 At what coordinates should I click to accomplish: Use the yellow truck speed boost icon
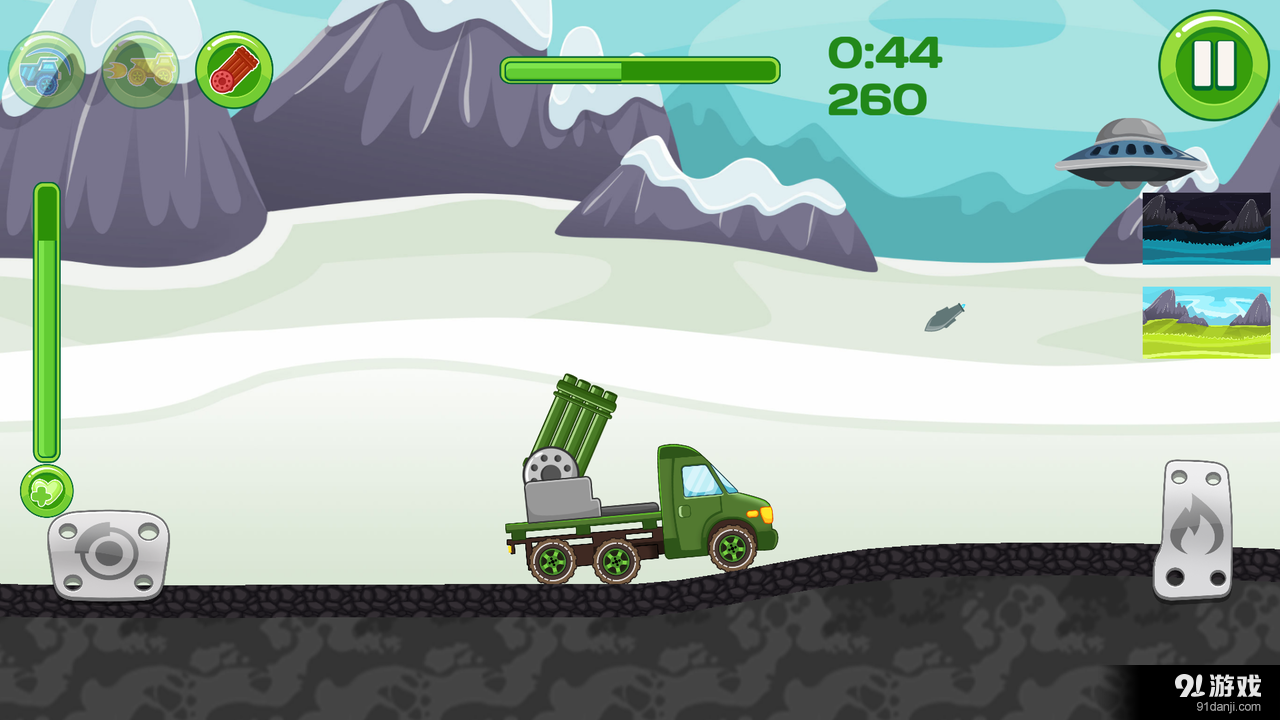click(141, 70)
